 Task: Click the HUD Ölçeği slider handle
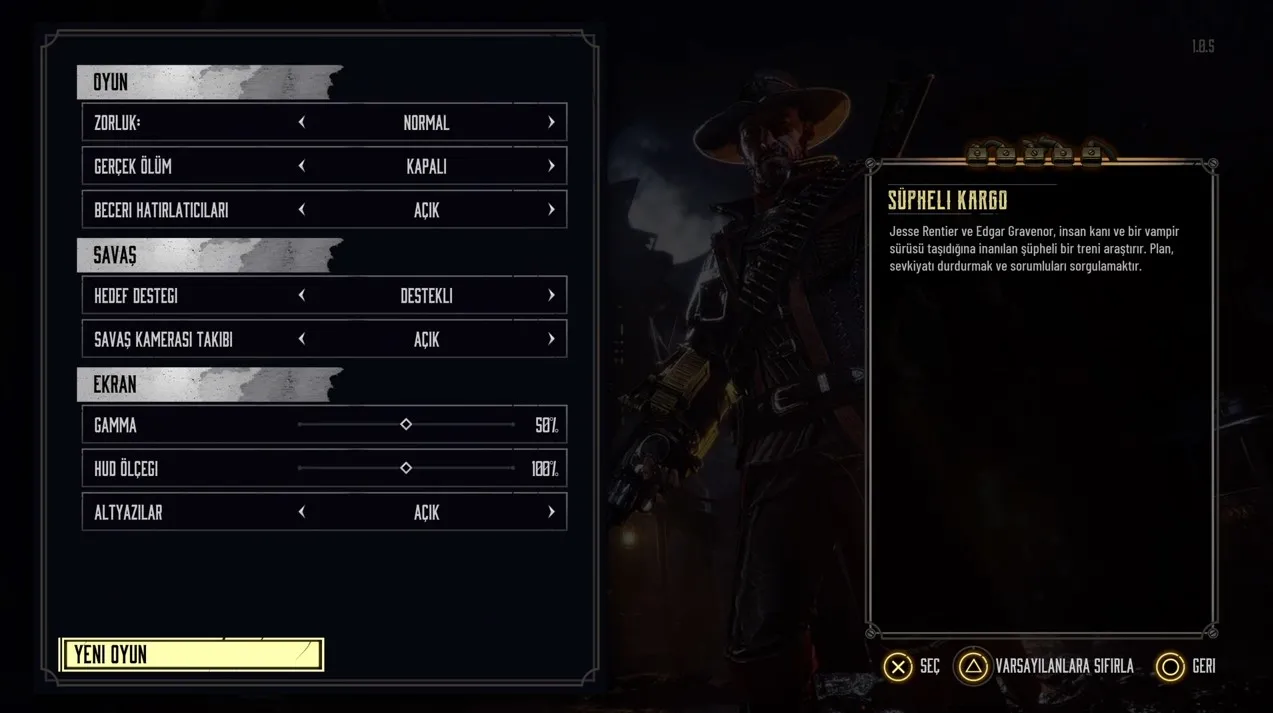406,468
